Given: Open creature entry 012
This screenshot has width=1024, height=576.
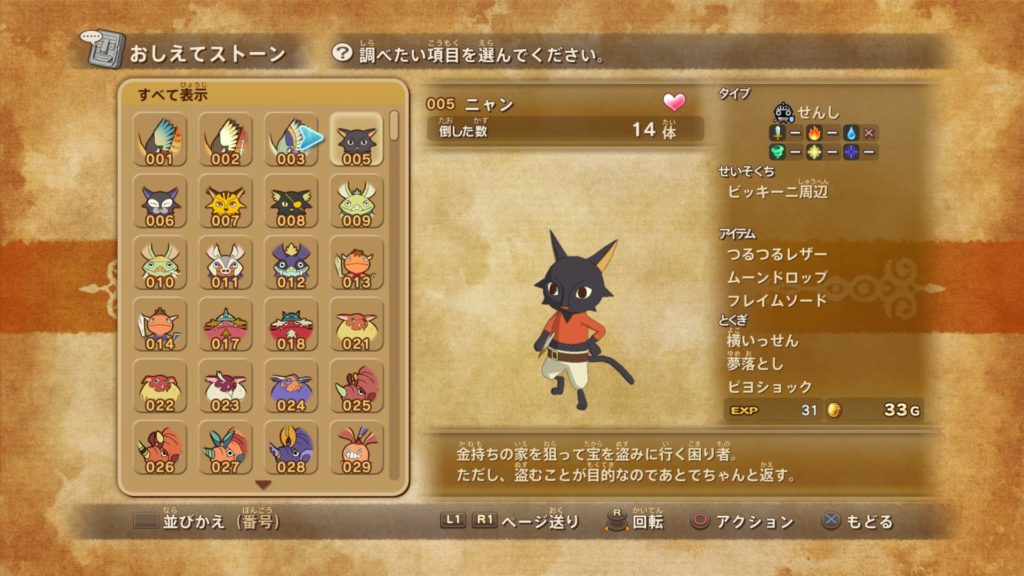Looking at the screenshot, I should click(x=290, y=264).
